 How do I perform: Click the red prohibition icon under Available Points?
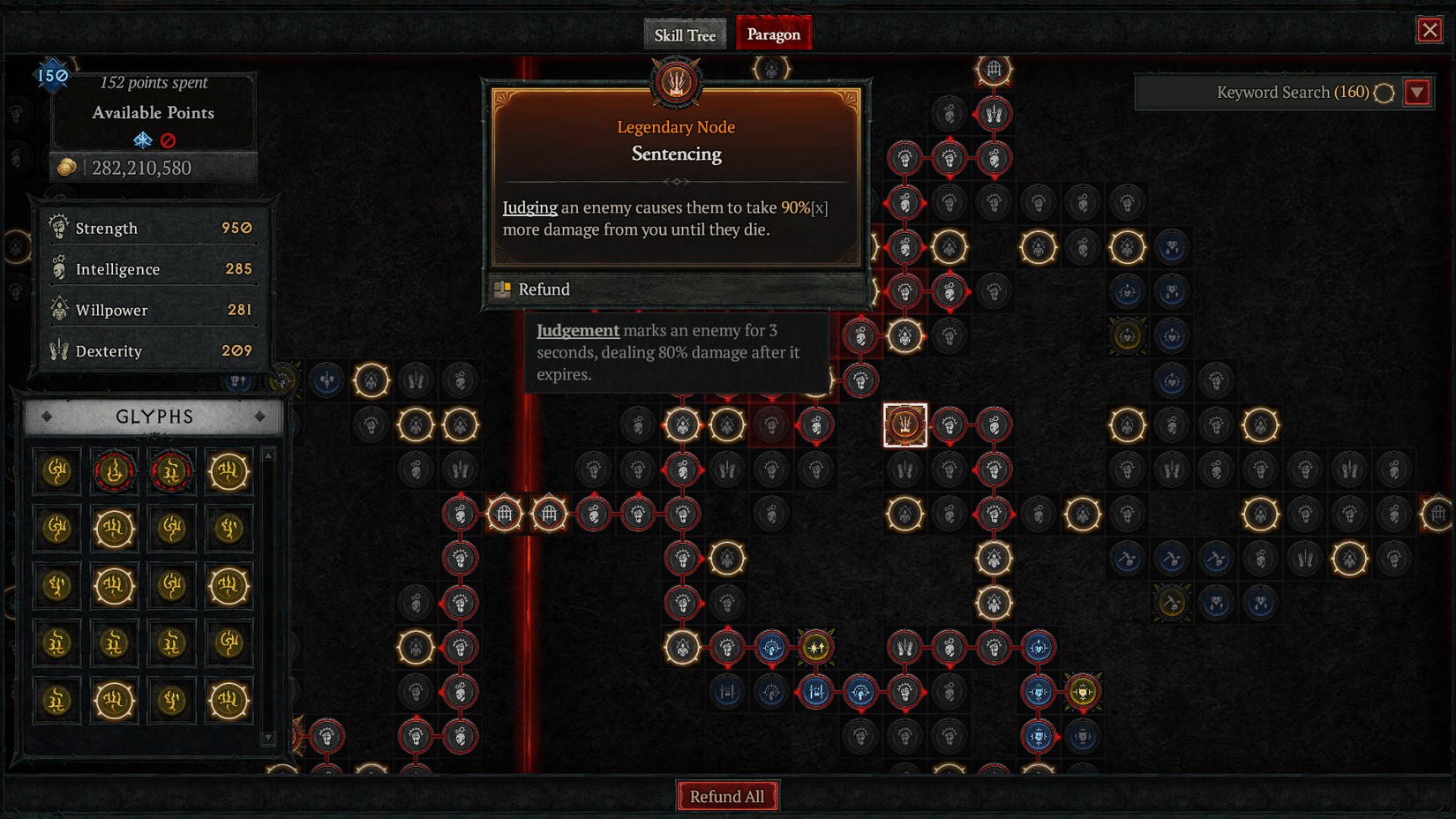coord(169,139)
